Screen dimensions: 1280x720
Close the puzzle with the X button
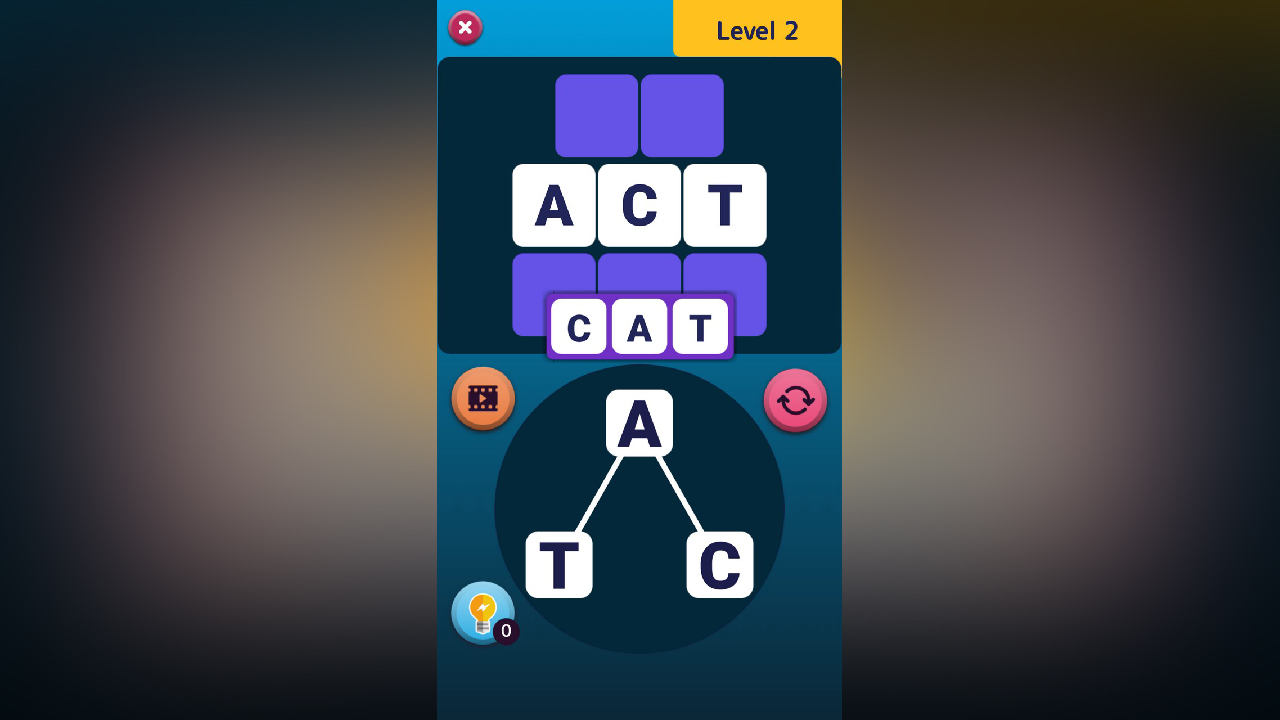[464, 28]
